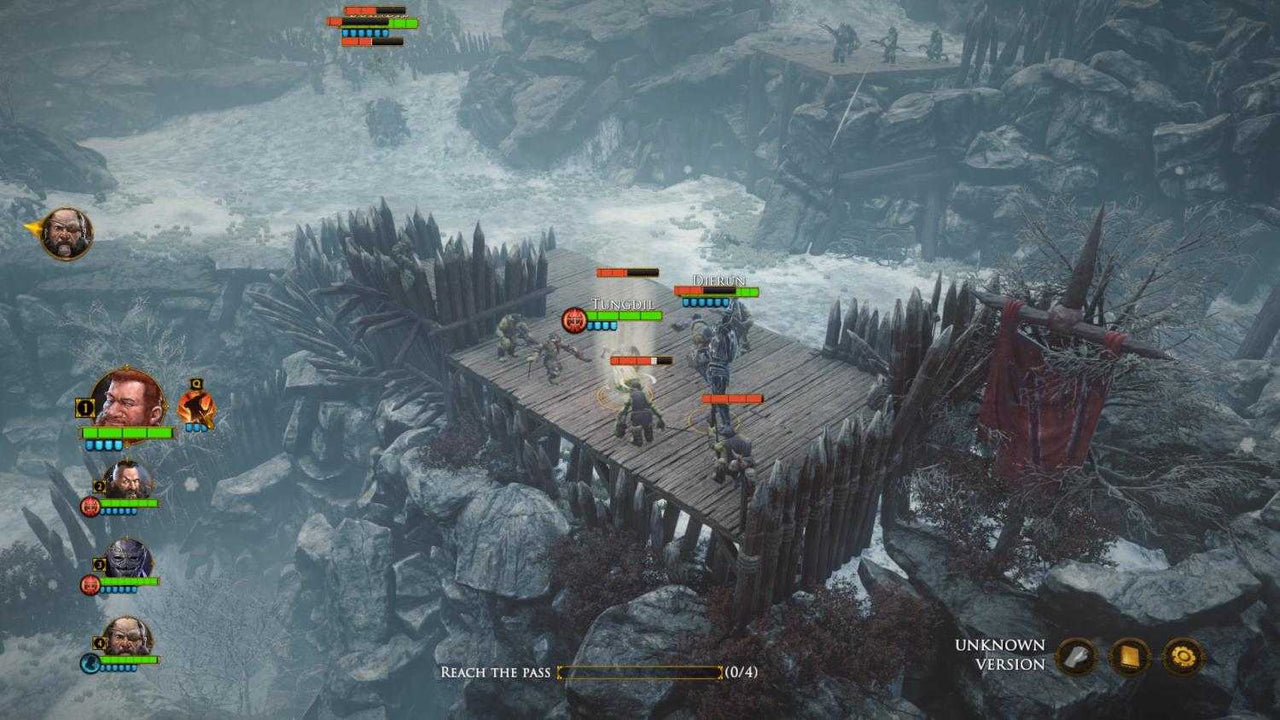Click the red fist ability beside second hero

point(89,505)
